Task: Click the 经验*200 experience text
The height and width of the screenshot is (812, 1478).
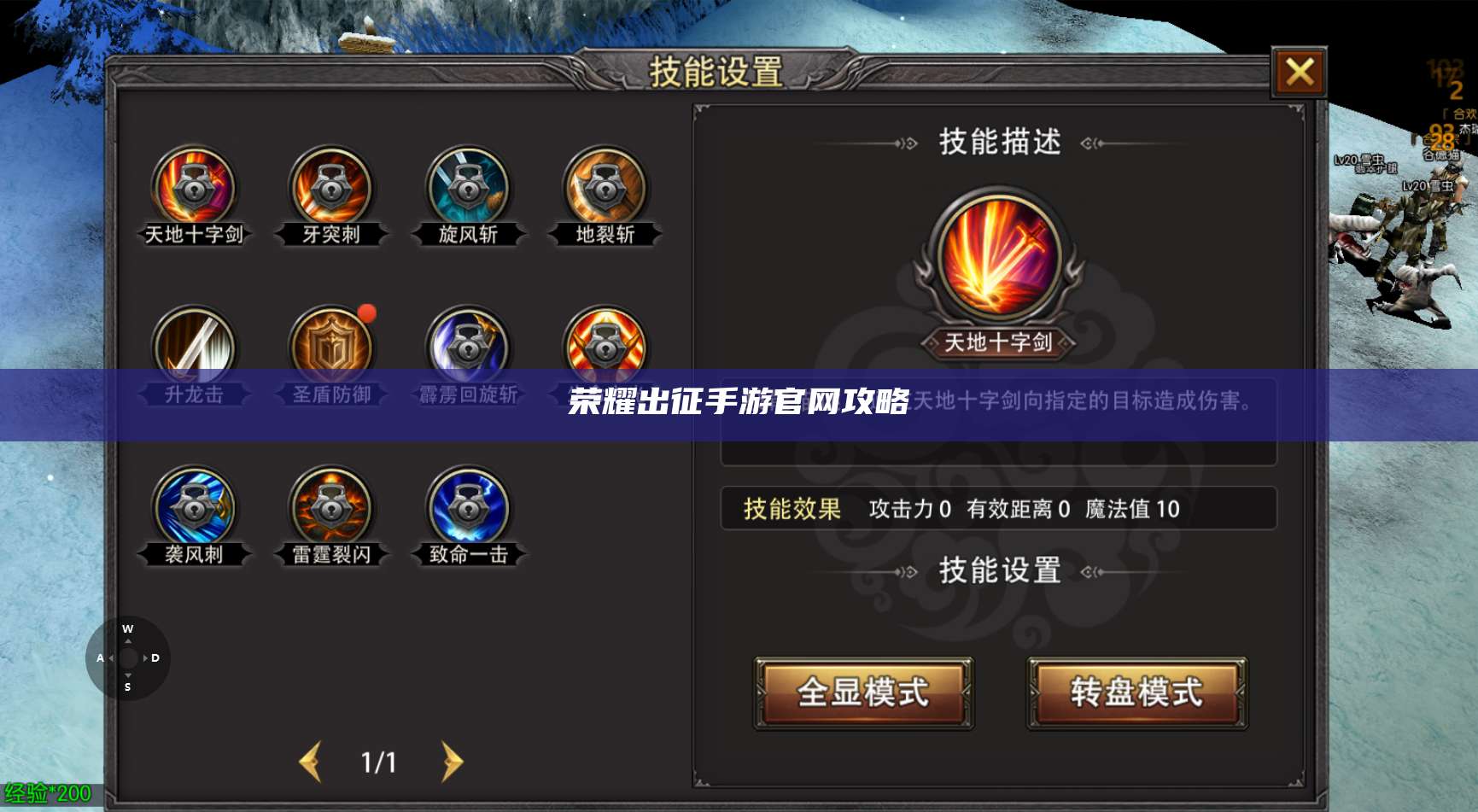Action: [47, 792]
